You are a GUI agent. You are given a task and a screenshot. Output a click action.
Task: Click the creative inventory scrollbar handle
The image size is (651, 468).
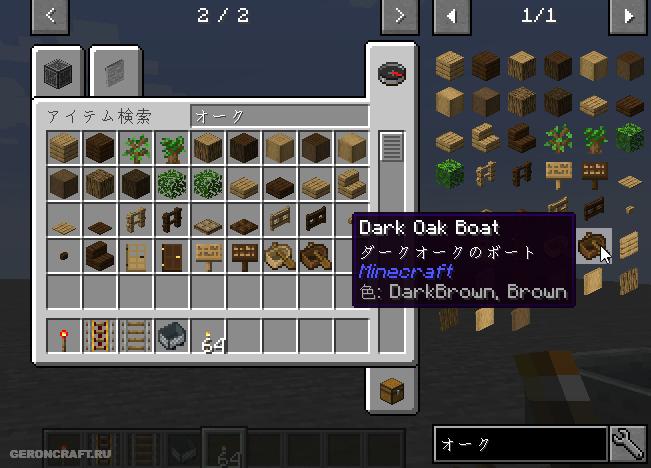[391, 146]
